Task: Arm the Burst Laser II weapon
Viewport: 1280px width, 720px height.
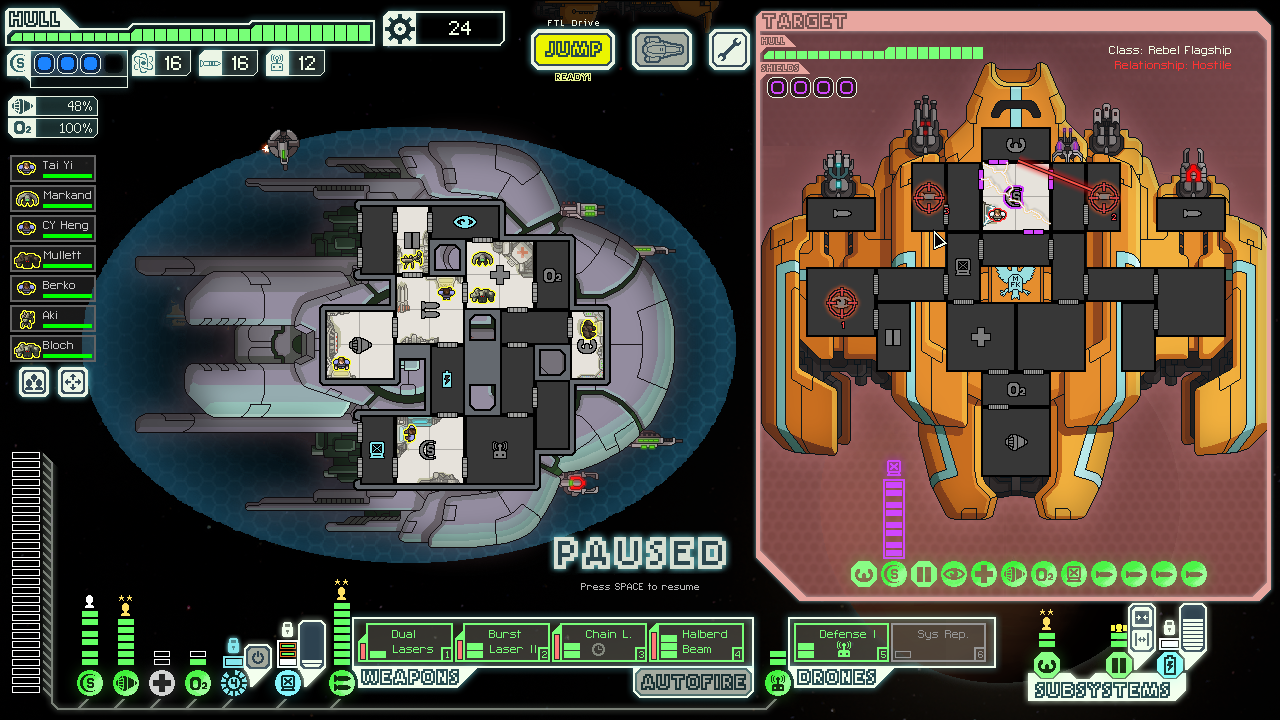Action: coord(504,642)
